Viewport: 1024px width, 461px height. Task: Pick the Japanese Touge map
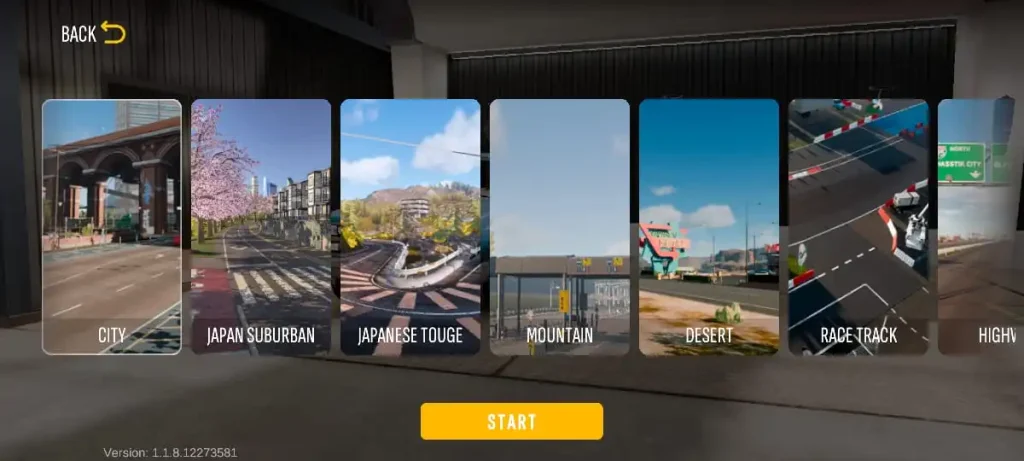pos(410,227)
